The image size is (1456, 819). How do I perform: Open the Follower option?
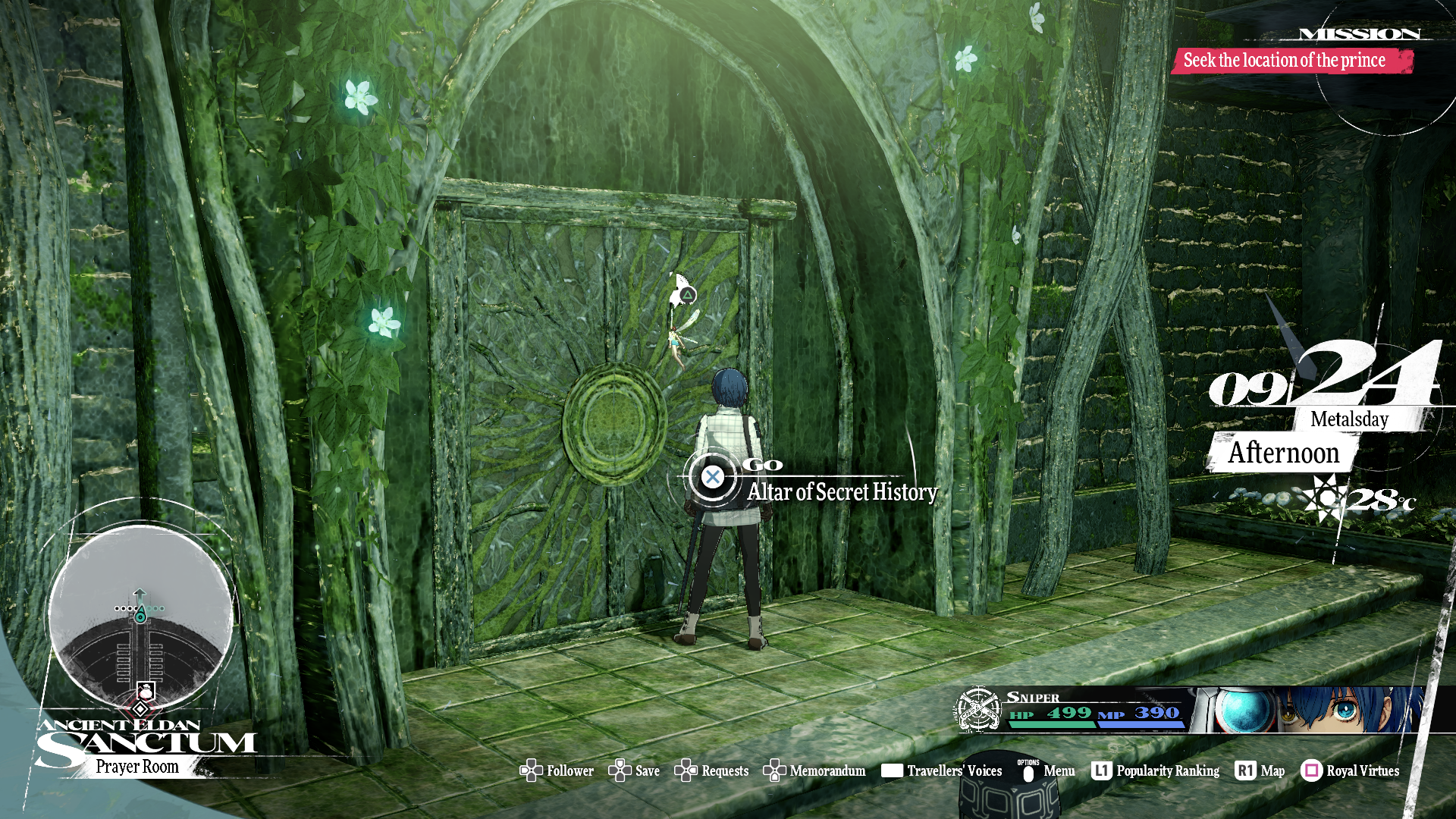[x=557, y=771]
